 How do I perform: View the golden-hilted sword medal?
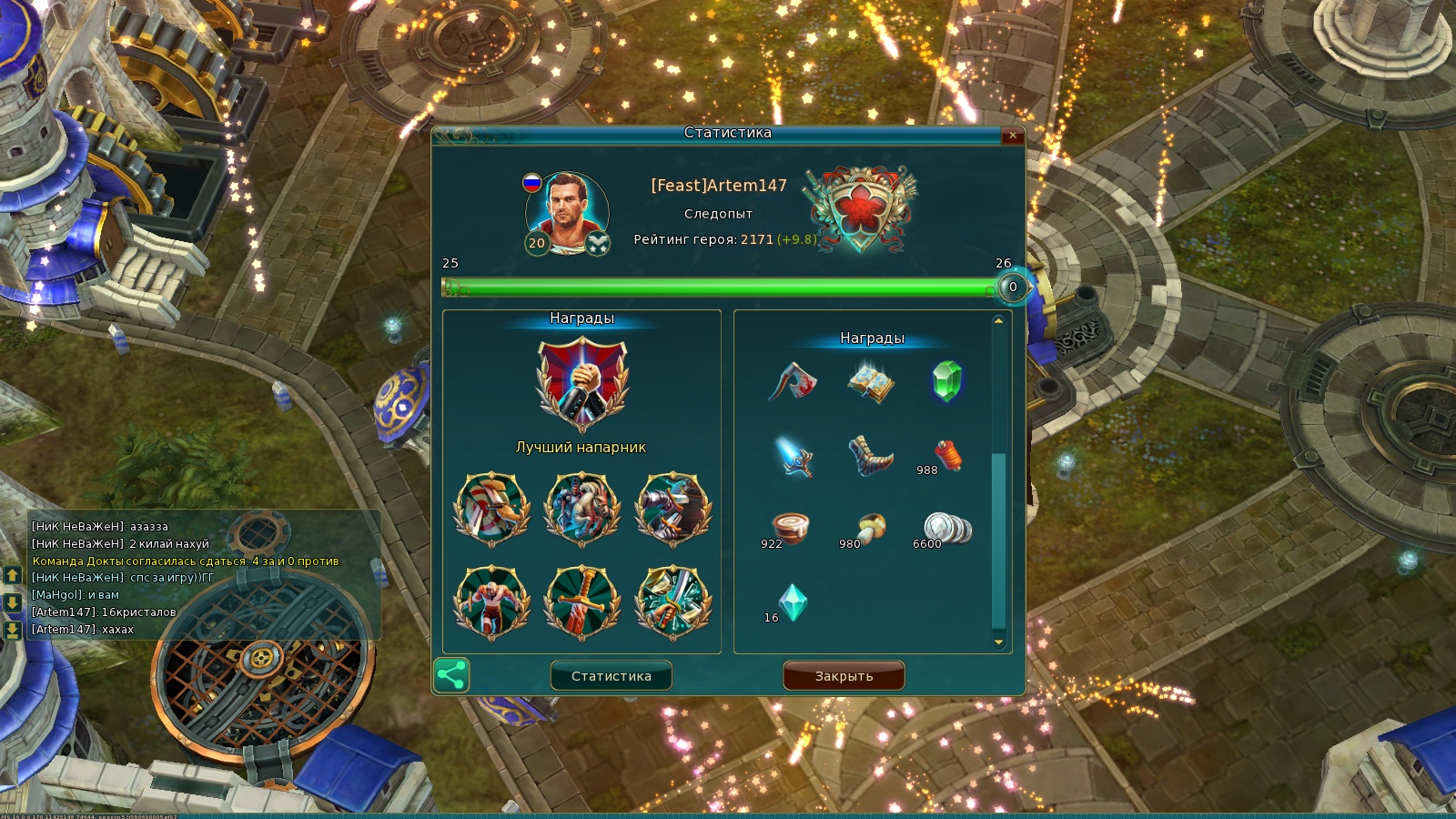(581, 602)
